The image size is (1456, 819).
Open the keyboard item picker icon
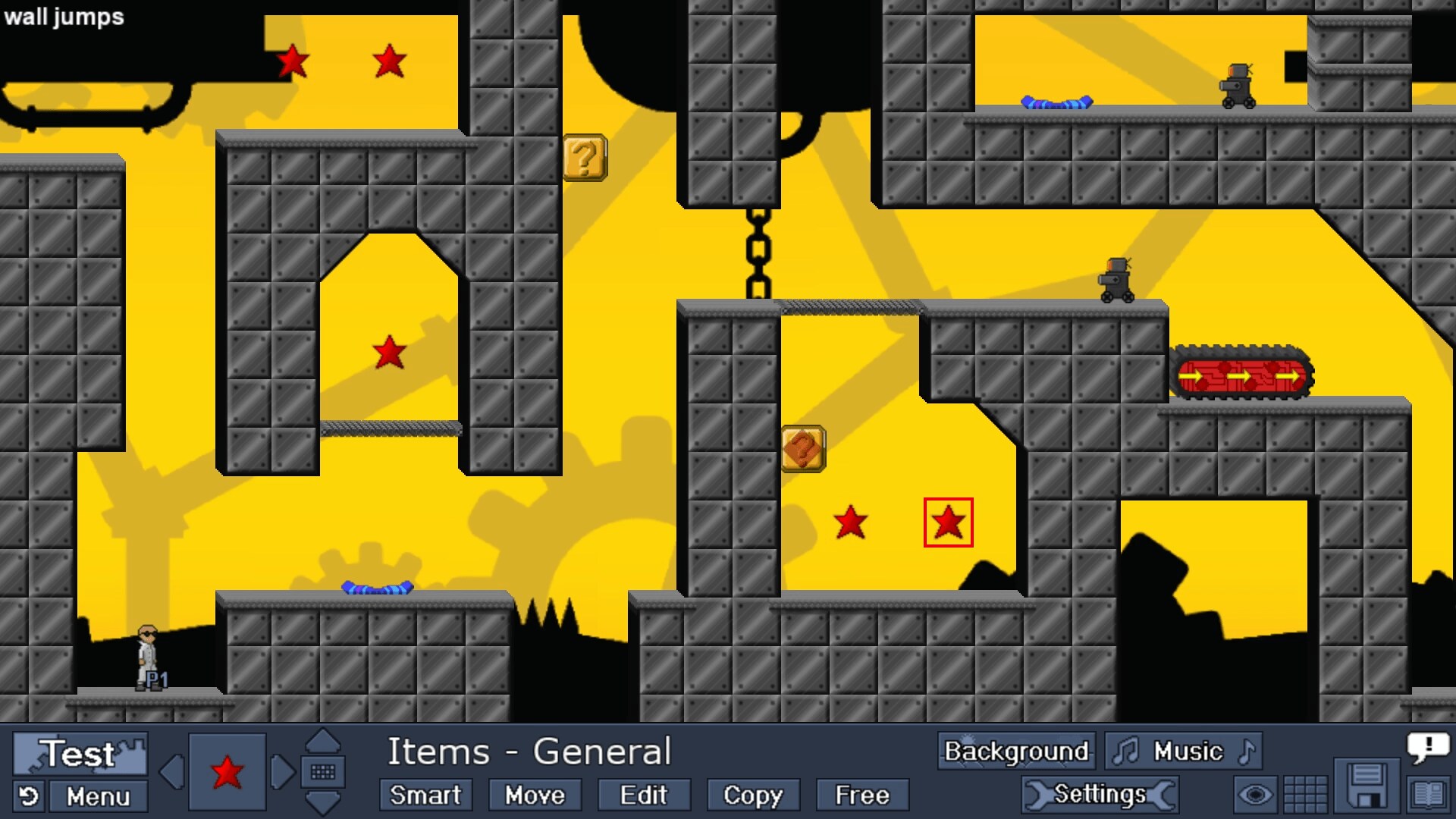click(324, 773)
